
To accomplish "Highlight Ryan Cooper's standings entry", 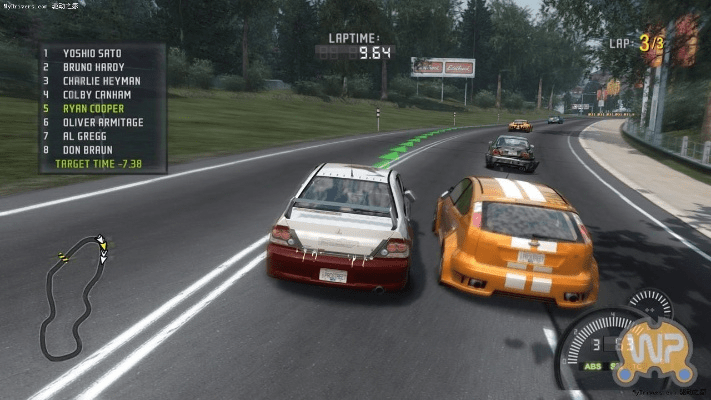I will tap(93, 108).
